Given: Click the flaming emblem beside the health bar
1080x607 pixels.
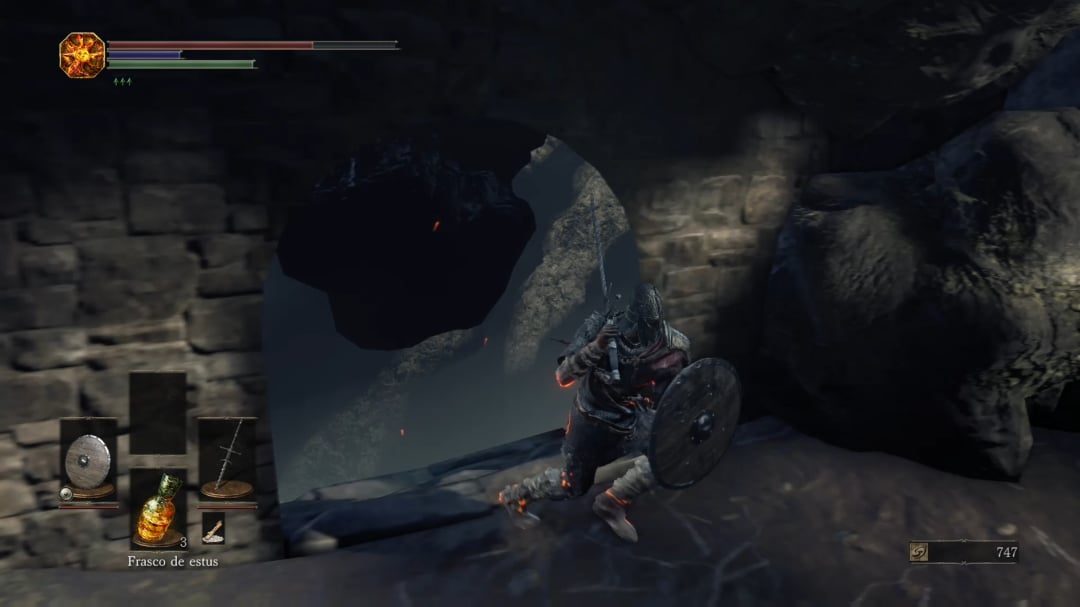Looking at the screenshot, I should click(x=81, y=55).
